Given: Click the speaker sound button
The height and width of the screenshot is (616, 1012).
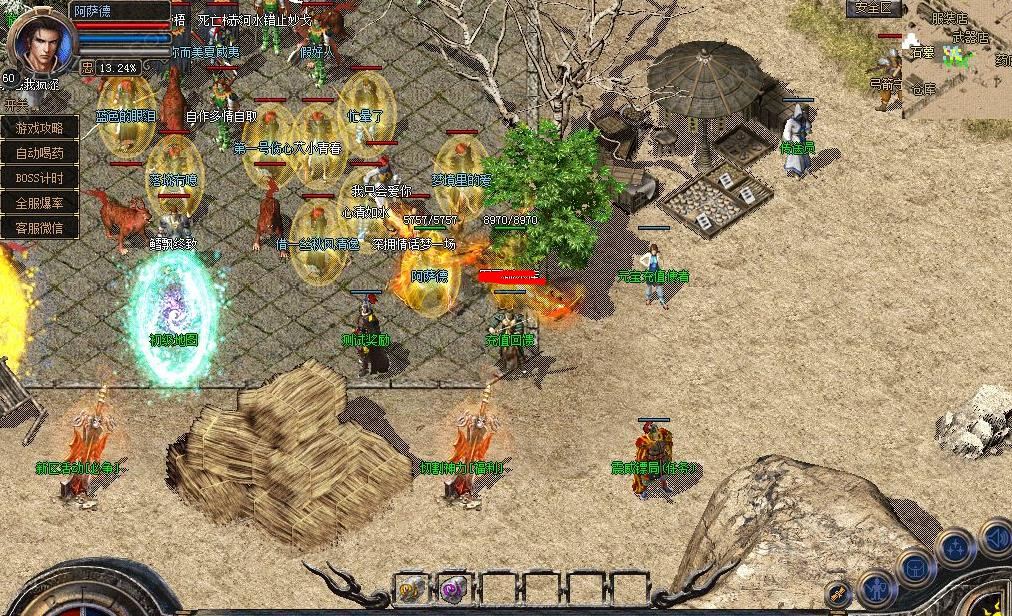Looking at the screenshot, I should coord(997,539).
